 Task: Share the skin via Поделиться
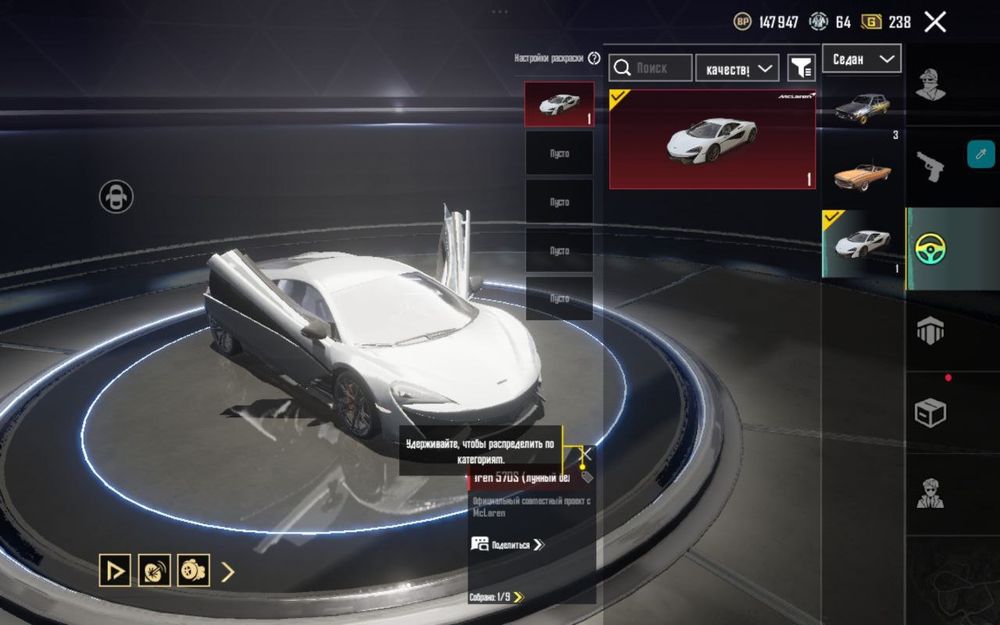[508, 544]
